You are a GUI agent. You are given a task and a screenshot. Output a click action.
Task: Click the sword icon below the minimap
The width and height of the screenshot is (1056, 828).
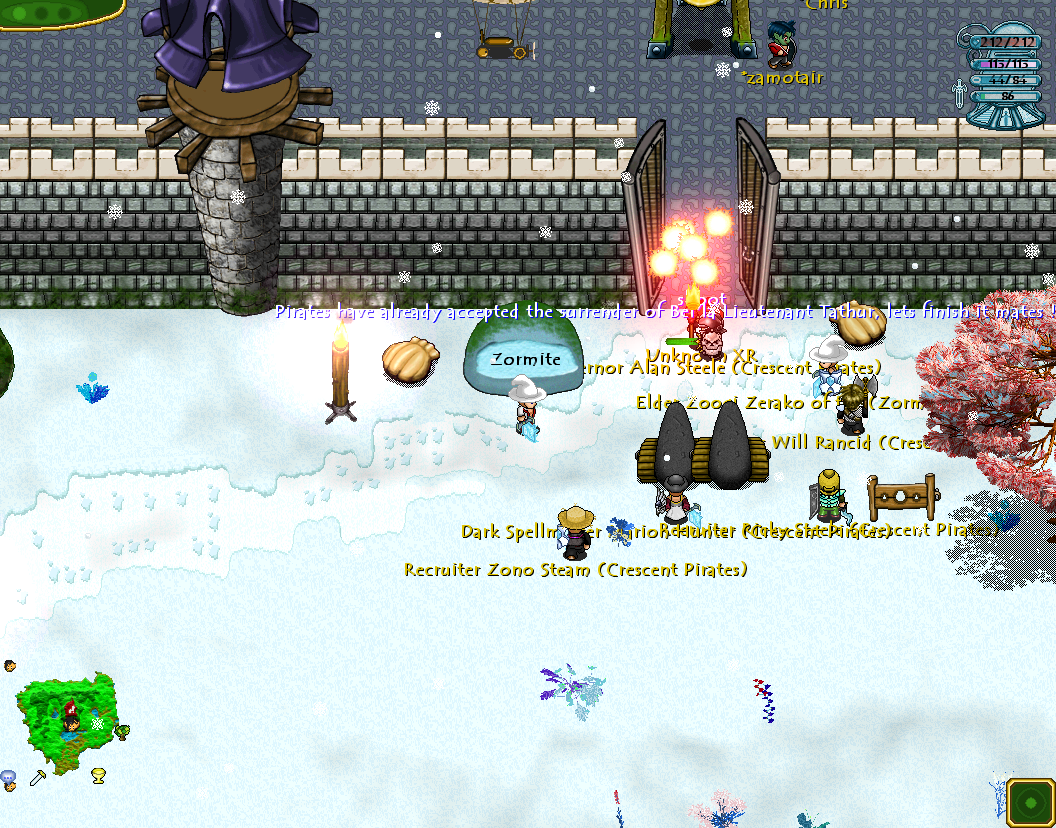38,777
